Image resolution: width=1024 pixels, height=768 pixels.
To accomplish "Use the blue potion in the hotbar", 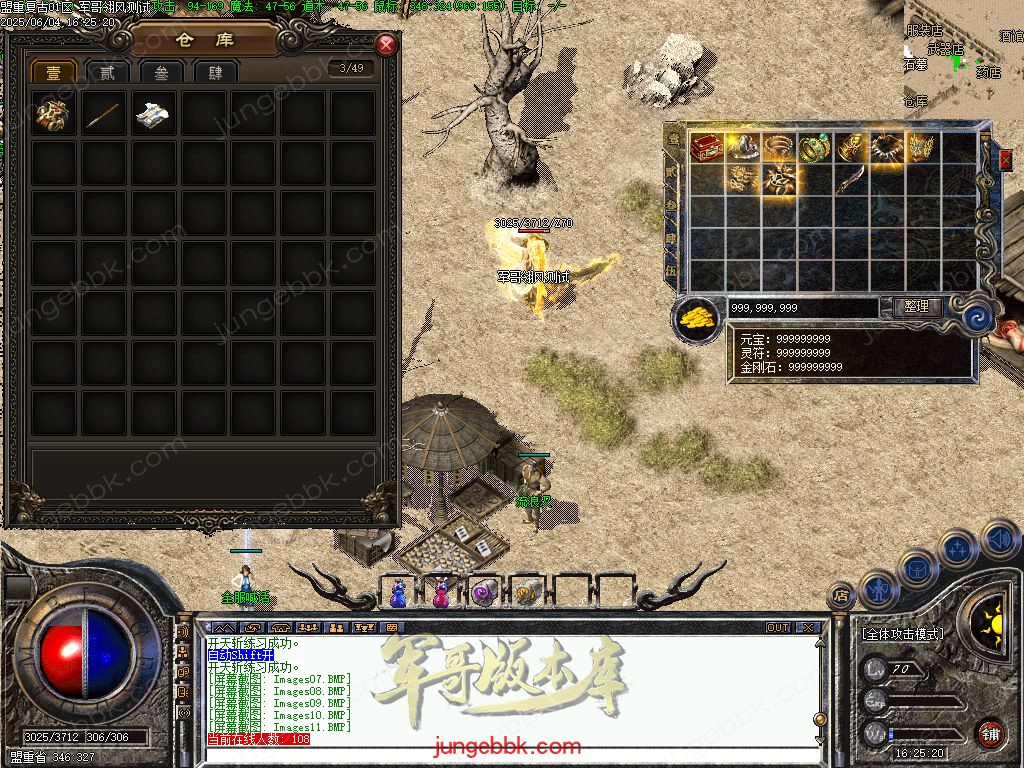I will (x=399, y=593).
